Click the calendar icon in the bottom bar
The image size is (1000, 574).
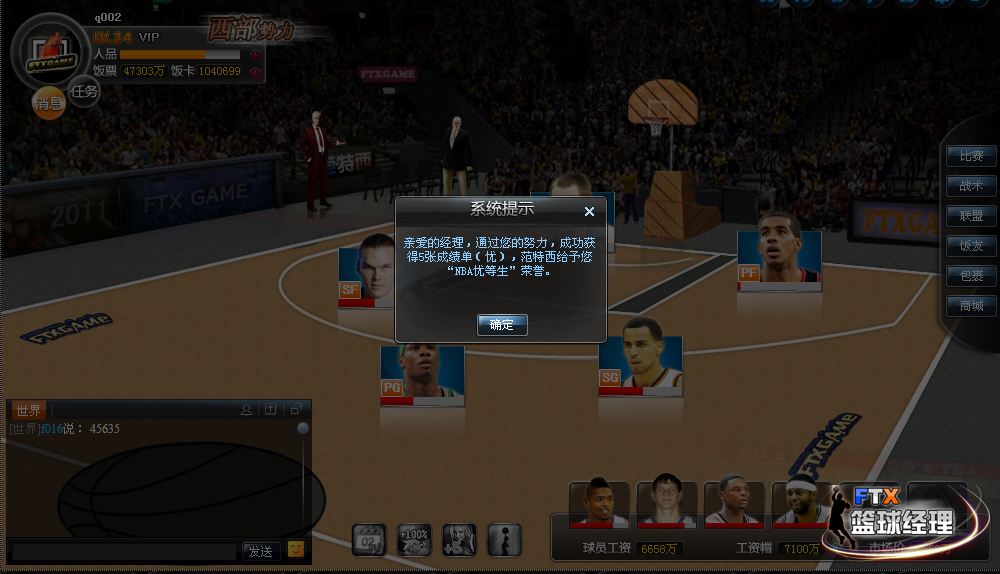[369, 539]
